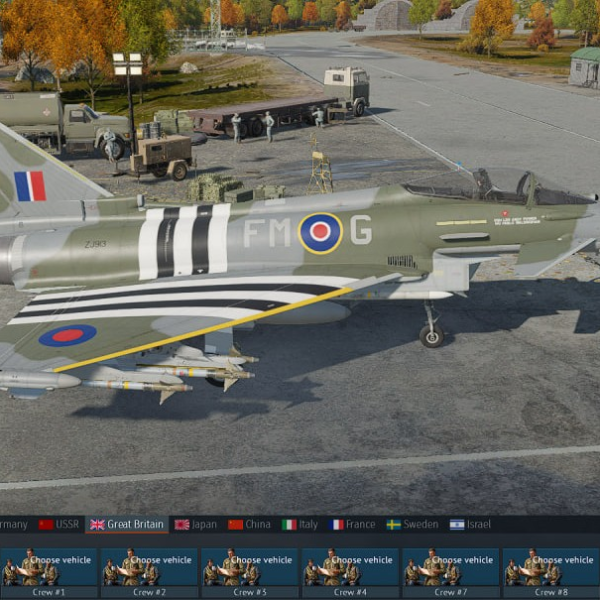Open the Sweden nation tab

[x=412, y=524]
